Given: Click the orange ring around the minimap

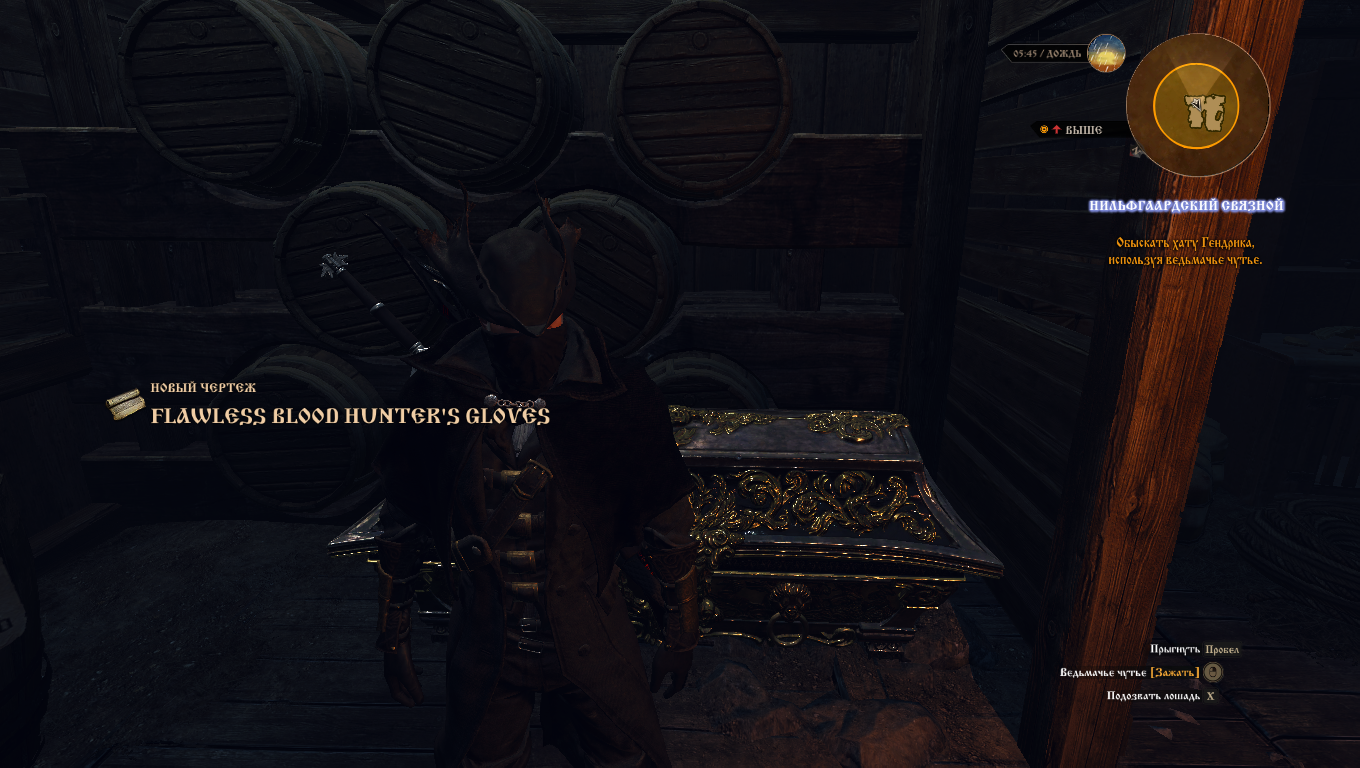Looking at the screenshot, I should (x=1196, y=66).
